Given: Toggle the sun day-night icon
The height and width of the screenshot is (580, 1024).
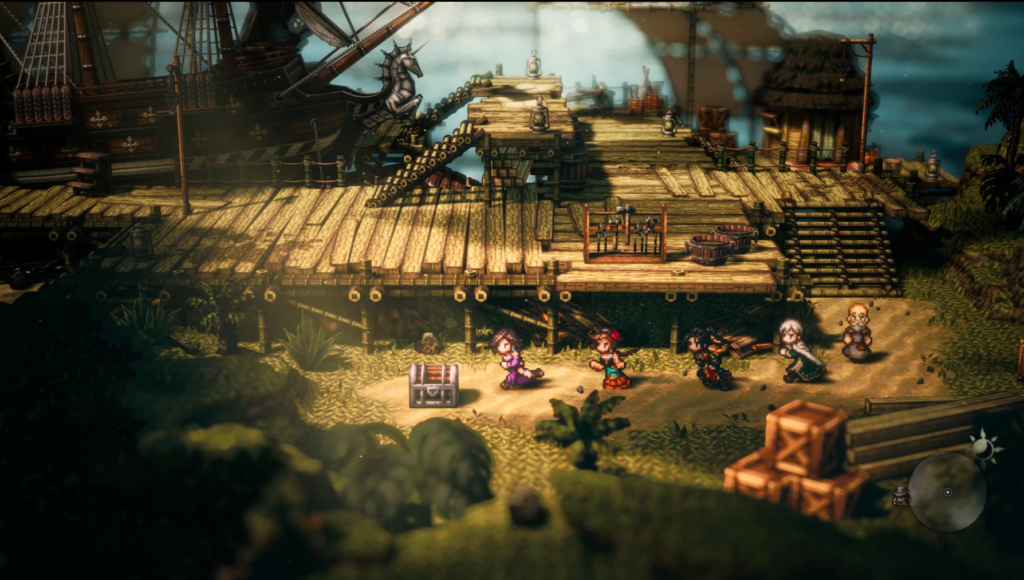Looking at the screenshot, I should (985, 447).
